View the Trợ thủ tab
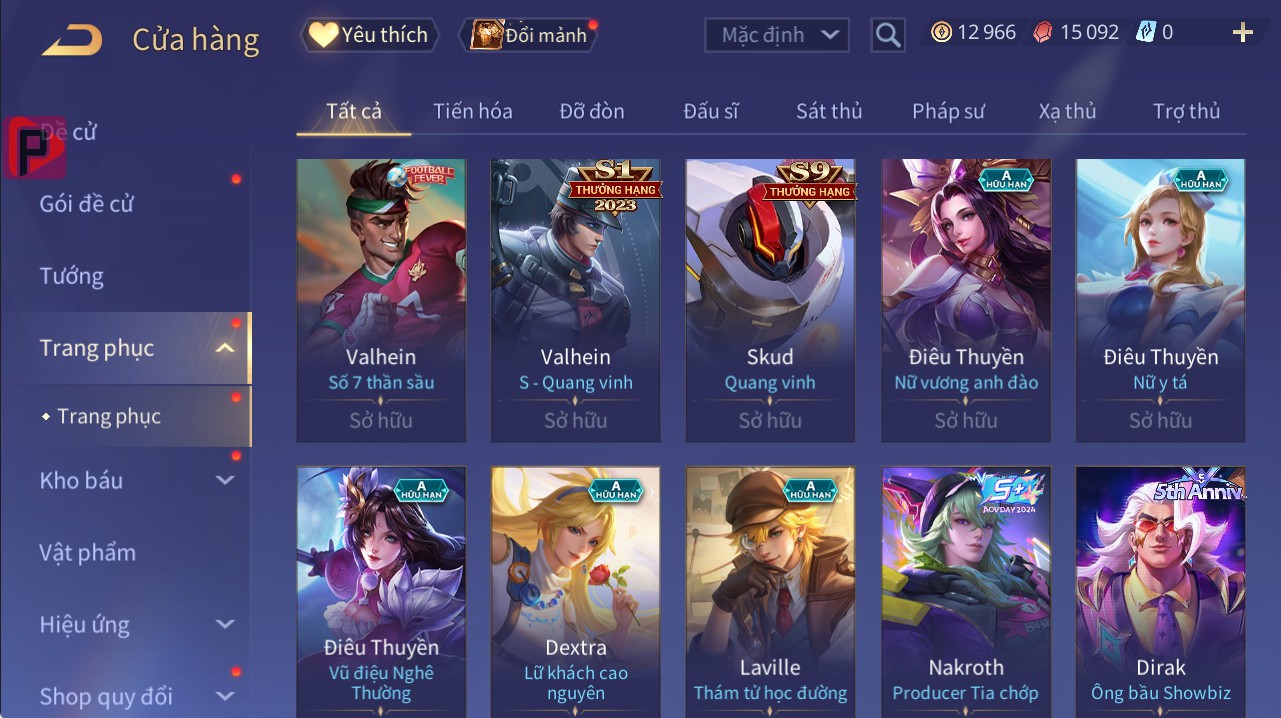 click(x=1186, y=111)
